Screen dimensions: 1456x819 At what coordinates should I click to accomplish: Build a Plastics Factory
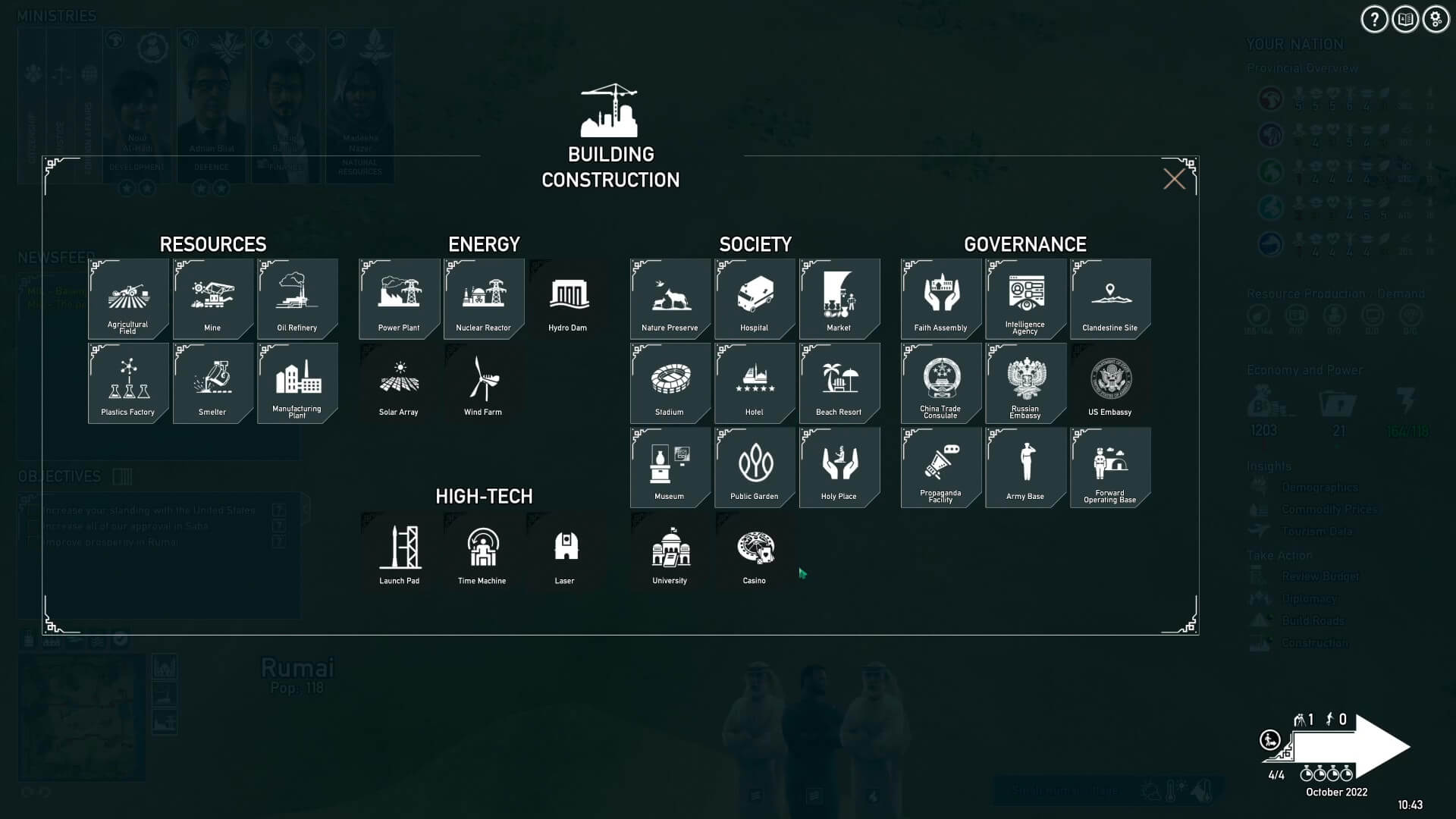pyautogui.click(x=128, y=382)
